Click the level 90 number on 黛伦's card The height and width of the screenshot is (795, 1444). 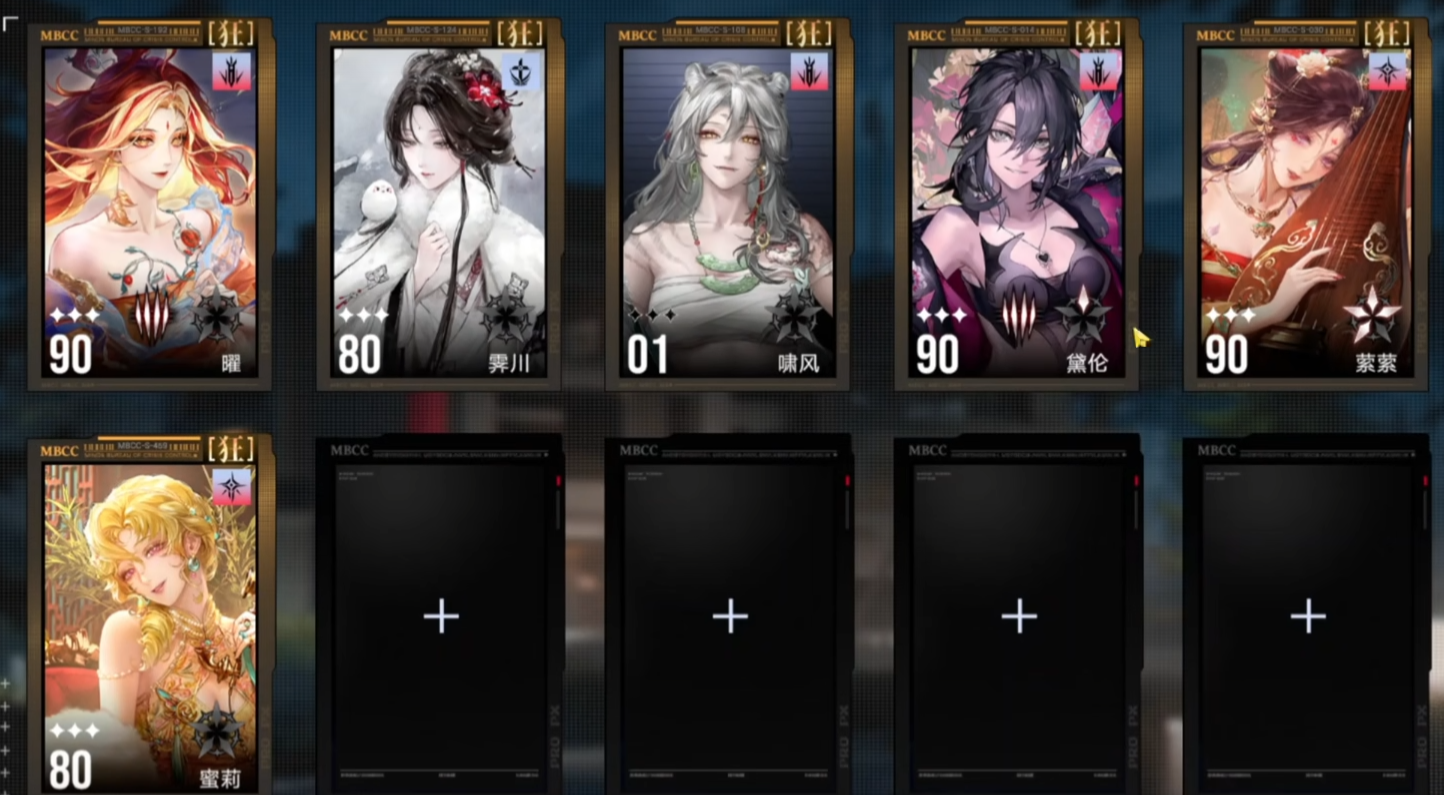pyautogui.click(x=937, y=352)
